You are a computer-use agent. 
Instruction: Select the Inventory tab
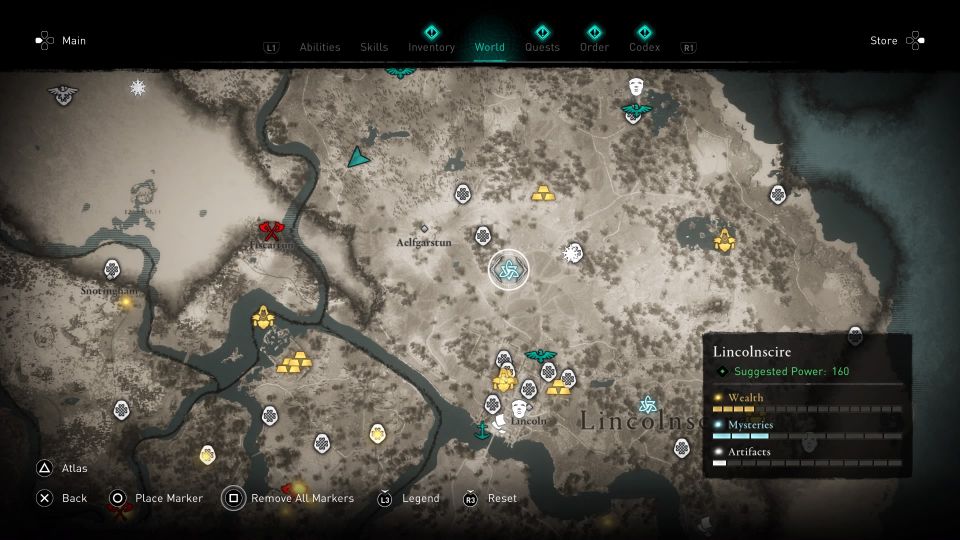pyautogui.click(x=431, y=46)
